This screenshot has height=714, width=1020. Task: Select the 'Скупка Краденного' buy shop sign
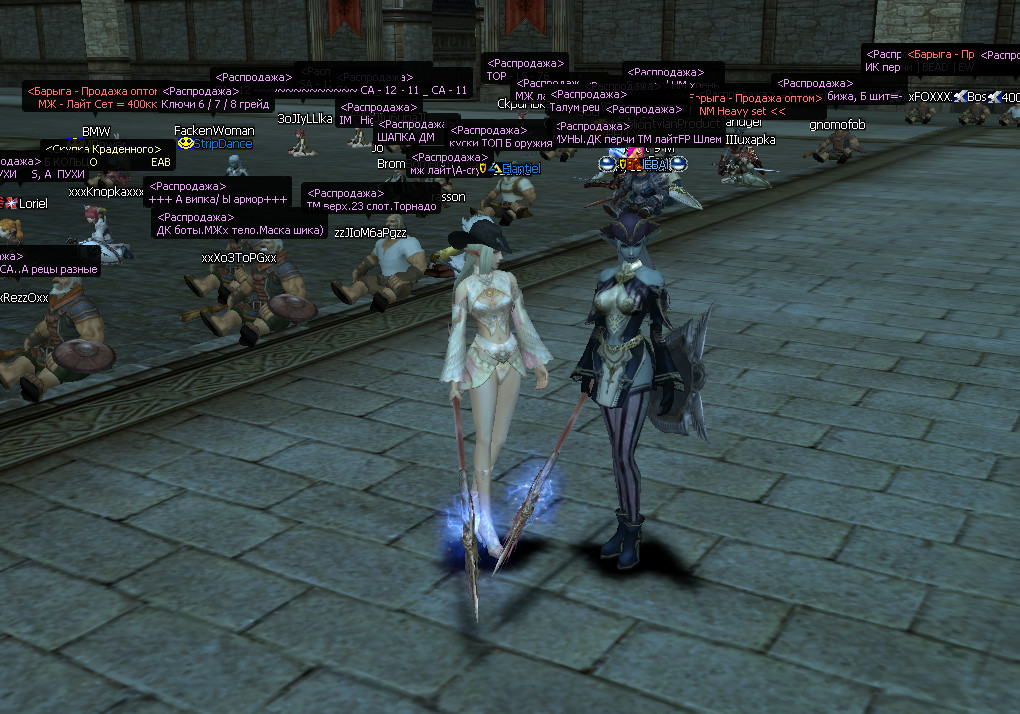(x=103, y=150)
